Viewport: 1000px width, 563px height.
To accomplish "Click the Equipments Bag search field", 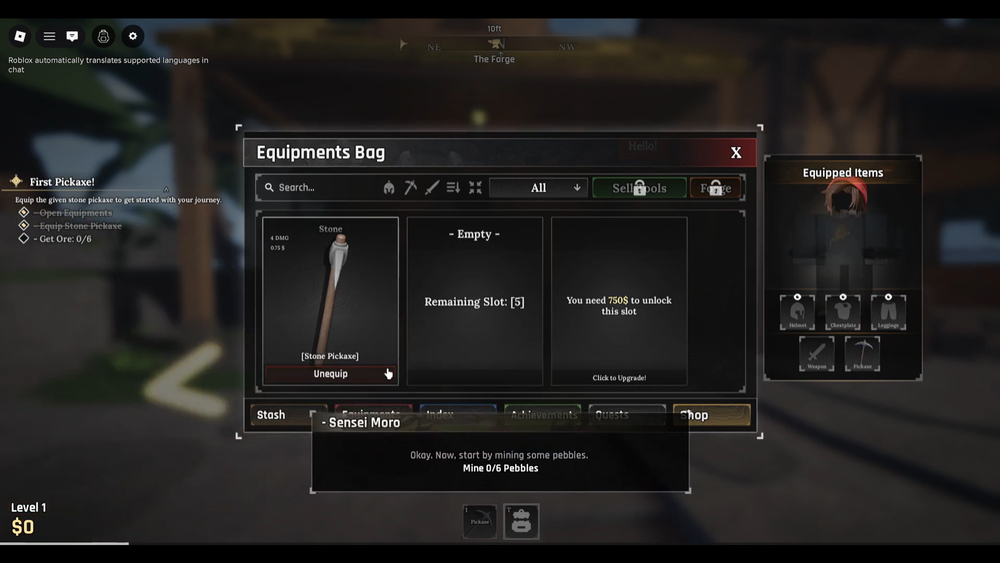I will [320, 187].
